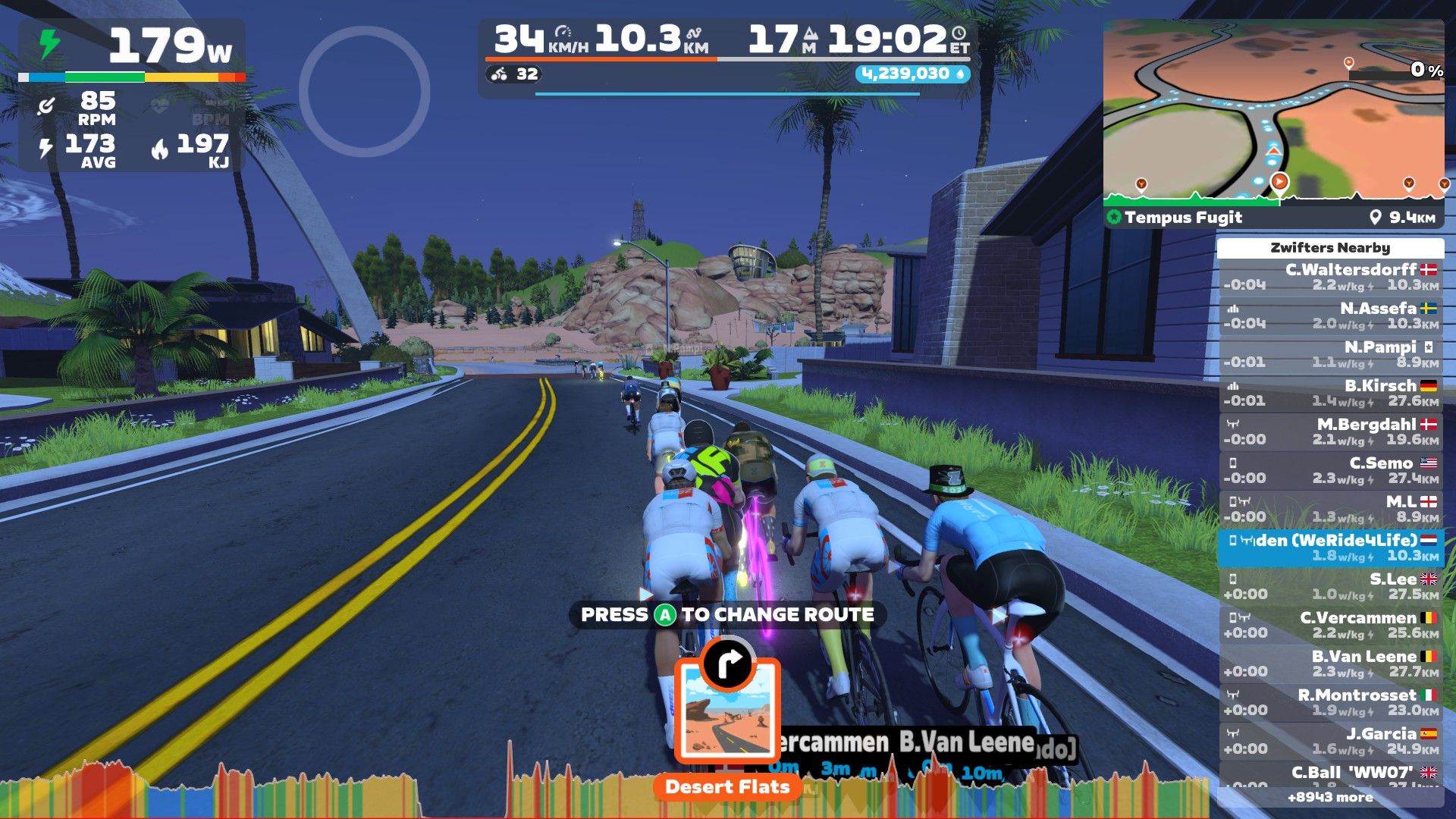Select C.Semo from Zwifters Nearby
The width and height of the screenshot is (1456, 819).
1330,470
